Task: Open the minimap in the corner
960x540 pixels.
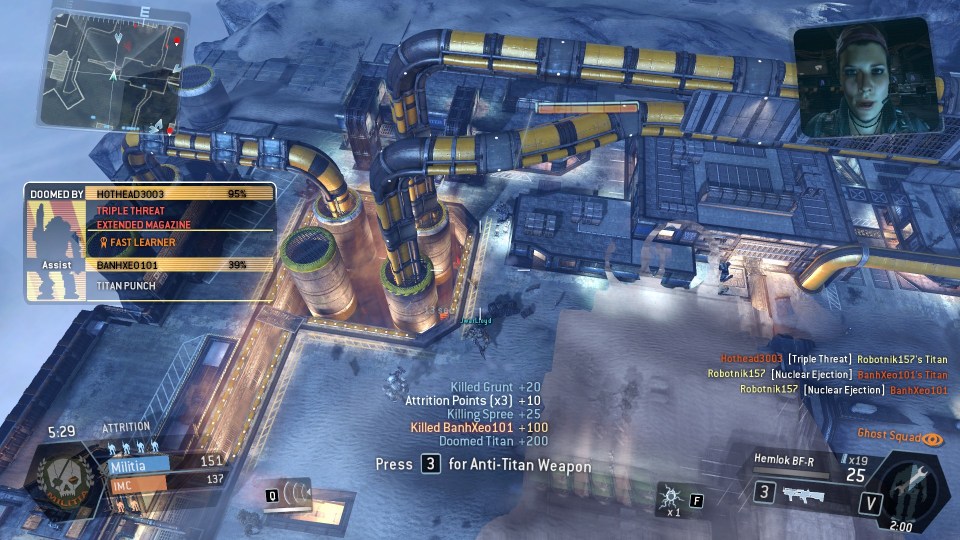Action: coord(113,66)
